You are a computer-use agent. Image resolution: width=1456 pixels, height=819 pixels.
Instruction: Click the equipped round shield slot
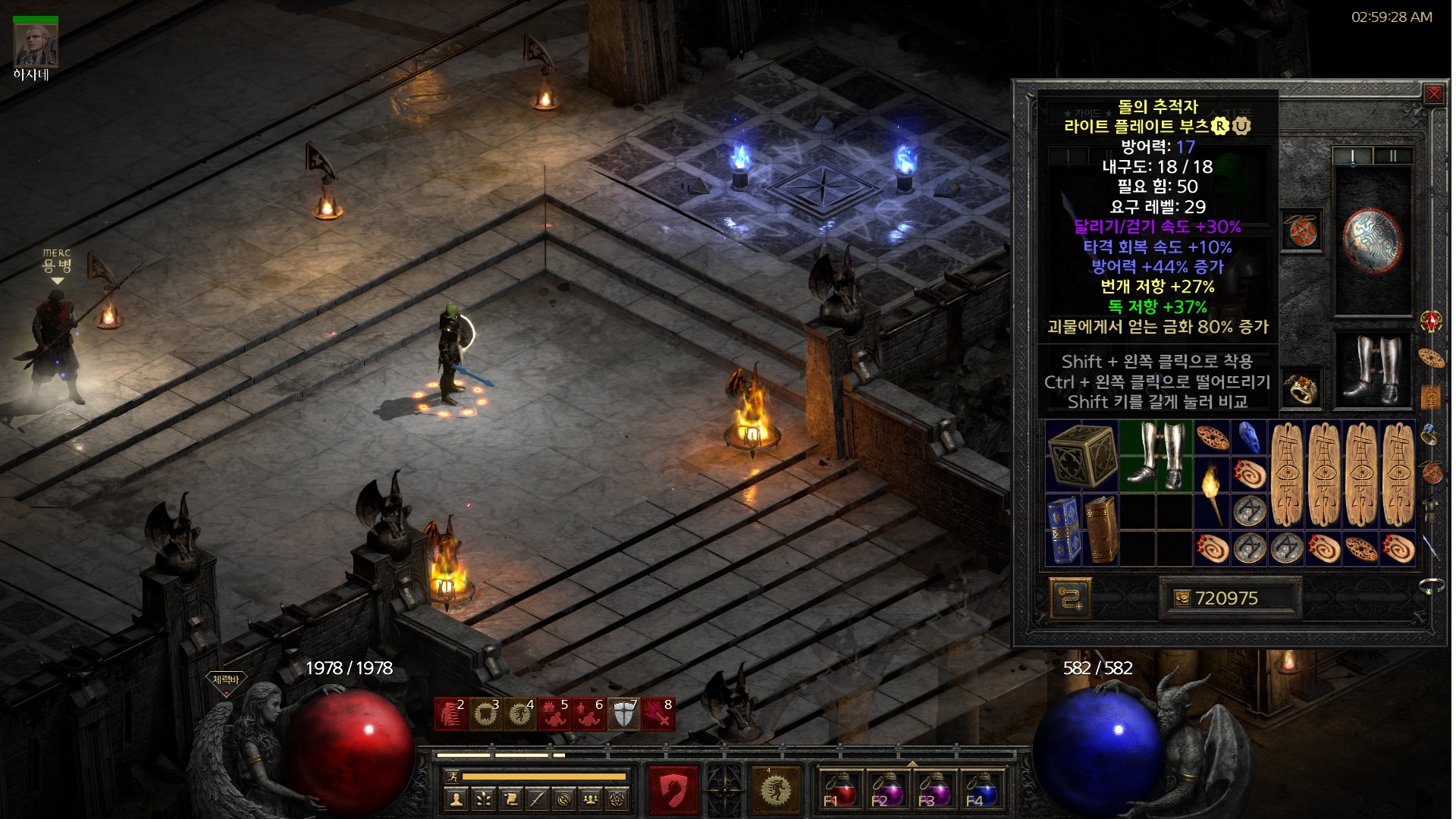coord(1372,240)
